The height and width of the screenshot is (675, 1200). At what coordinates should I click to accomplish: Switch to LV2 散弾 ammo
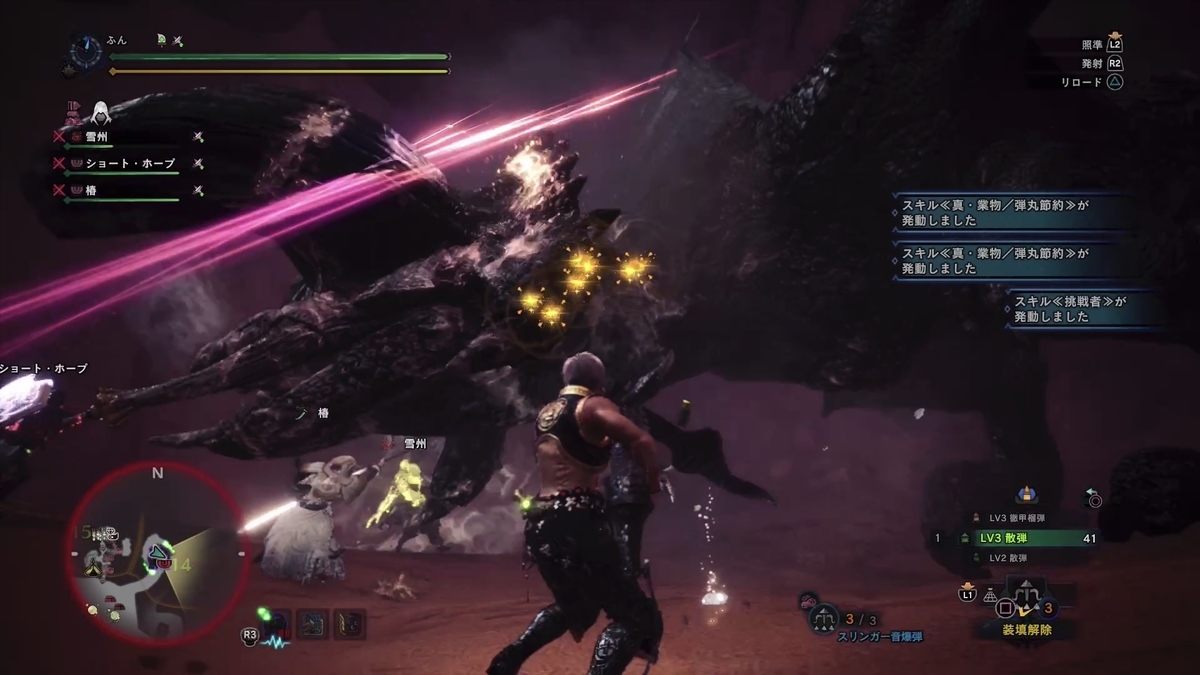(1012, 558)
